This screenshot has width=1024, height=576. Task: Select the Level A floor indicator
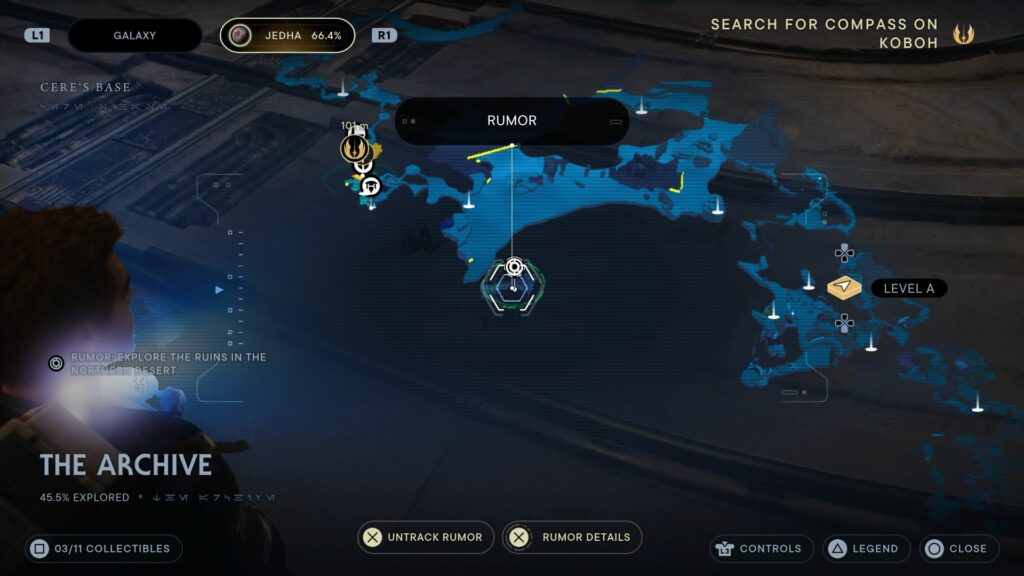coord(845,288)
